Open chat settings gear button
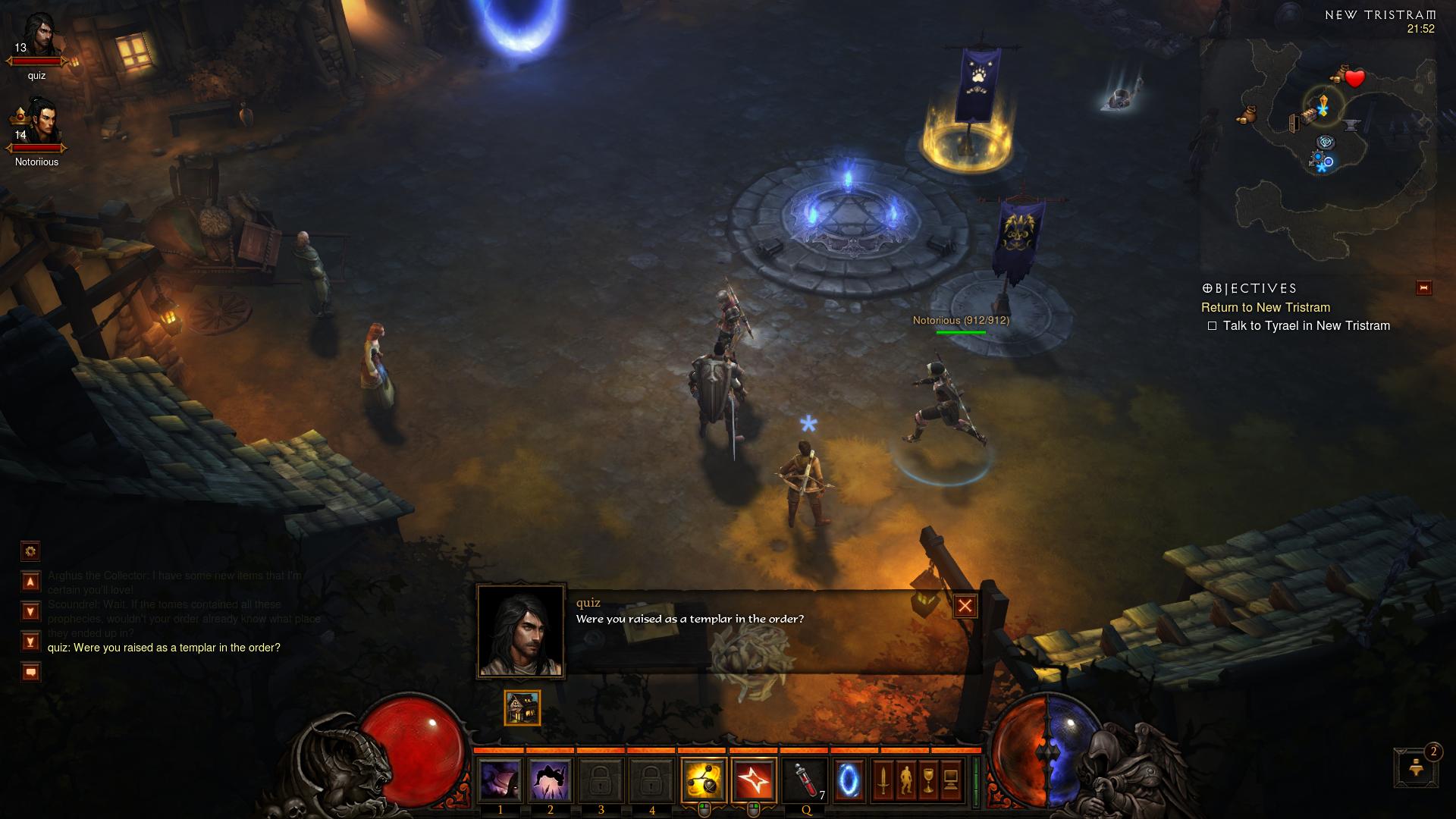The image size is (1456, 819). [30, 551]
